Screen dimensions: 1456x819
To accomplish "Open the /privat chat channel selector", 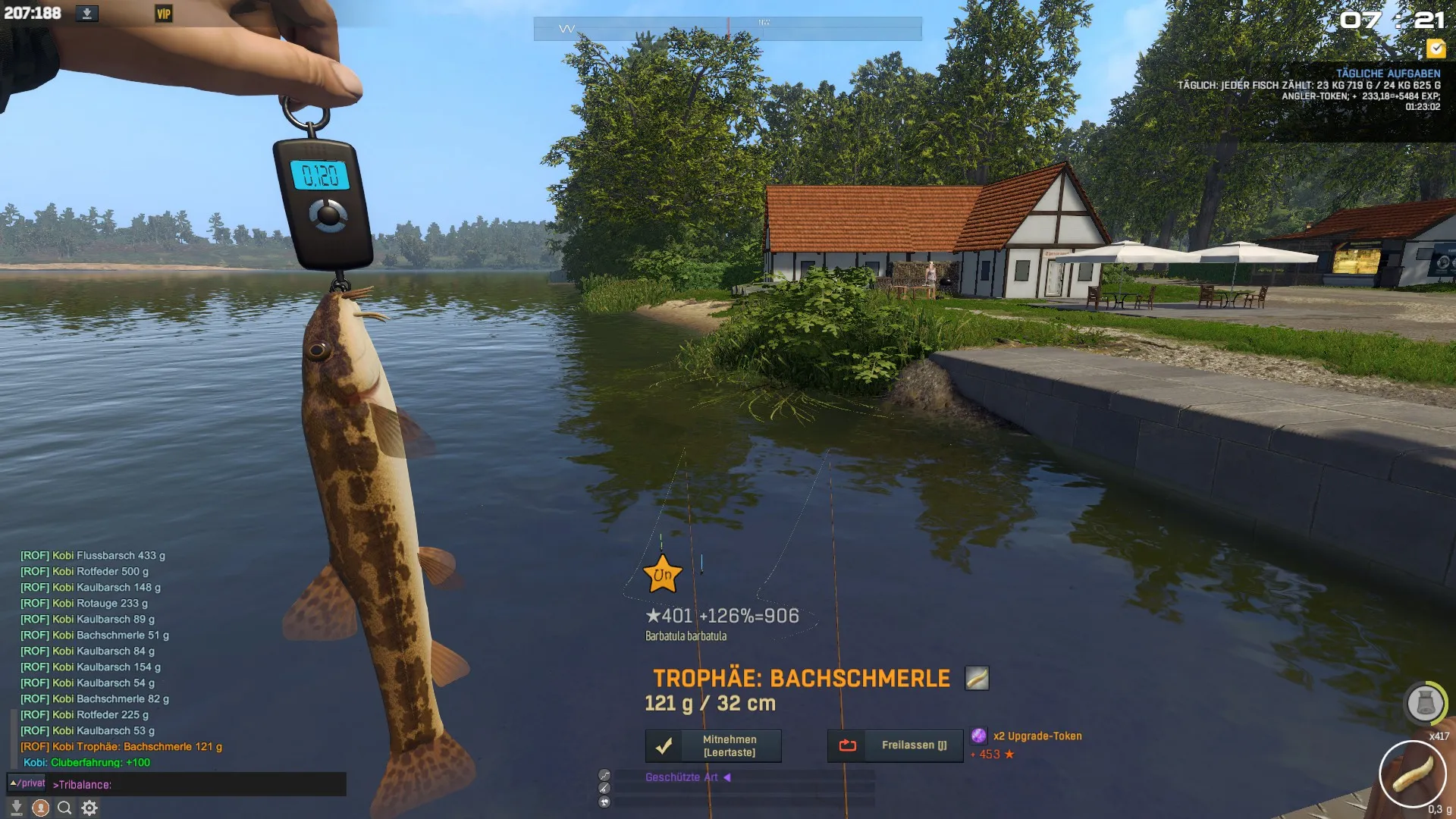I will 27,783.
